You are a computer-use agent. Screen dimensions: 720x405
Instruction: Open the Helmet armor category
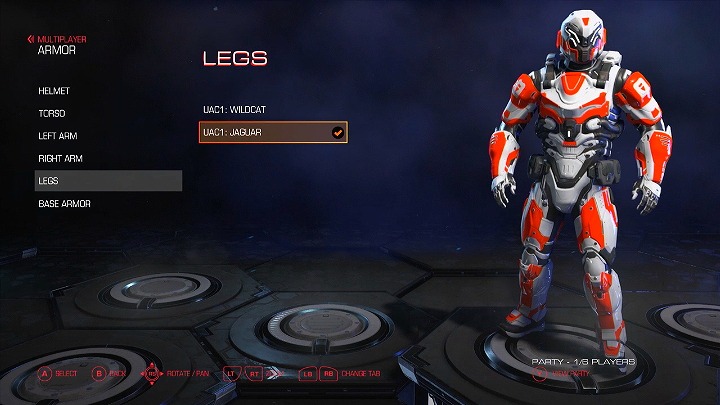tap(54, 91)
